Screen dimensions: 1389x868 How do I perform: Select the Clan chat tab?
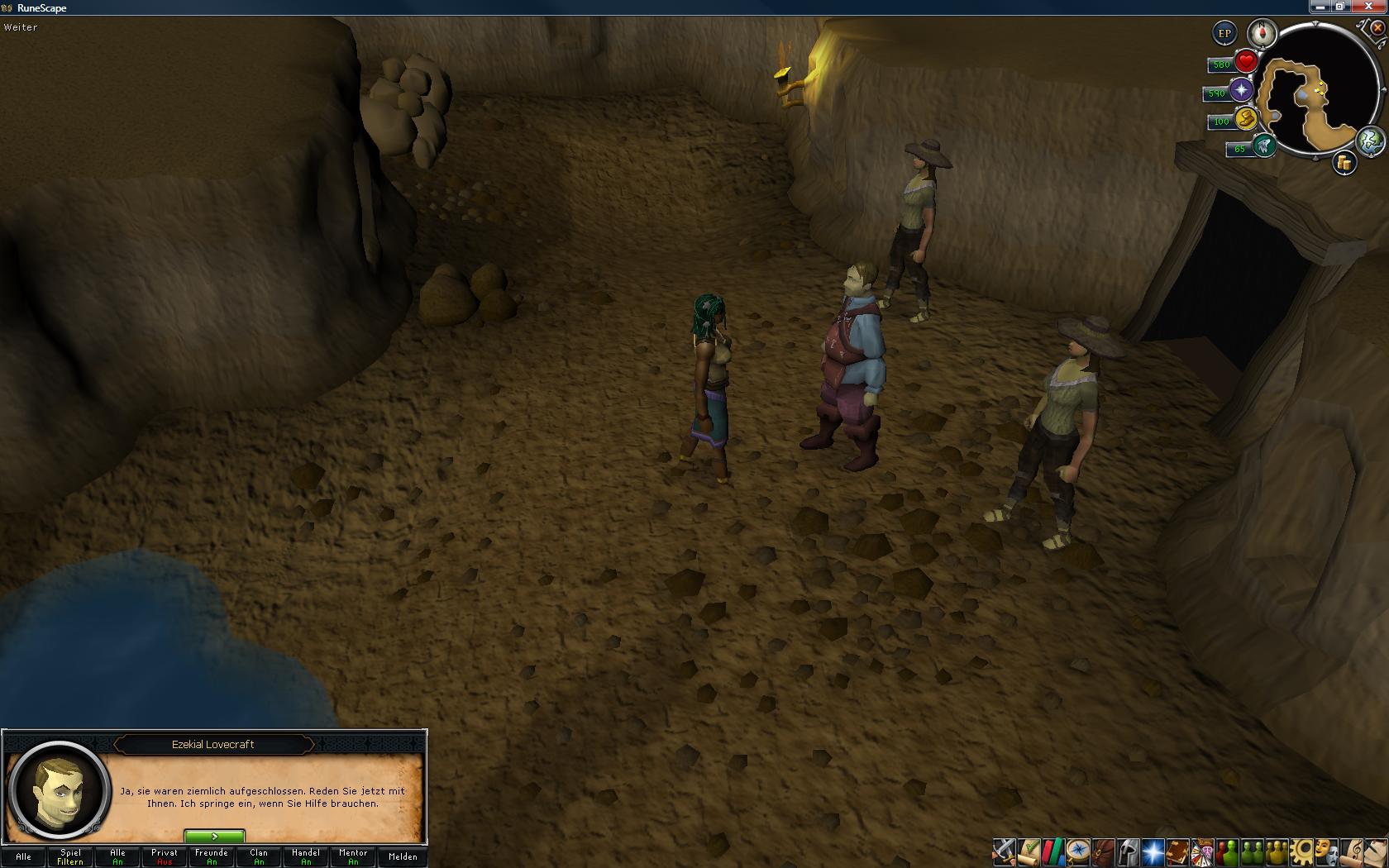point(259,856)
